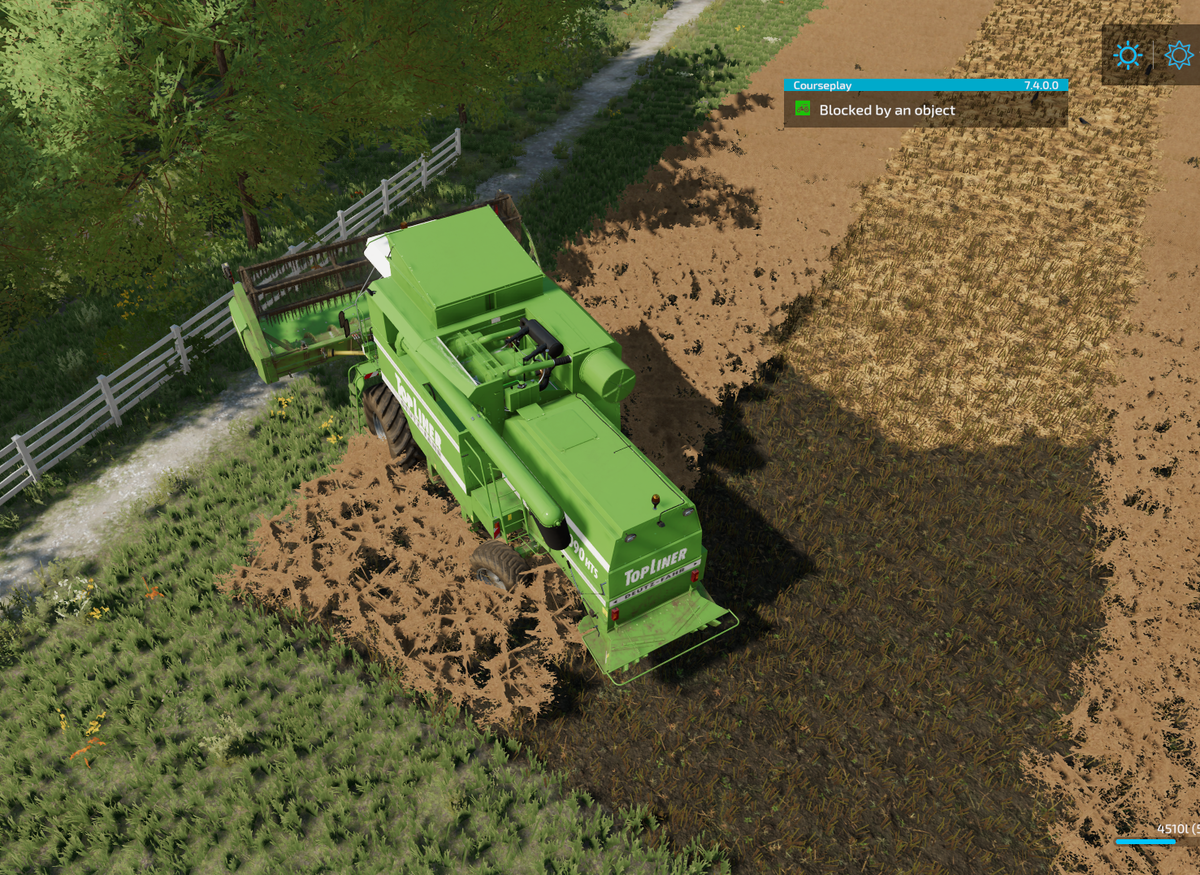The height and width of the screenshot is (875, 1200).
Task: Select the green tractor icon in the notification
Action: [802, 109]
